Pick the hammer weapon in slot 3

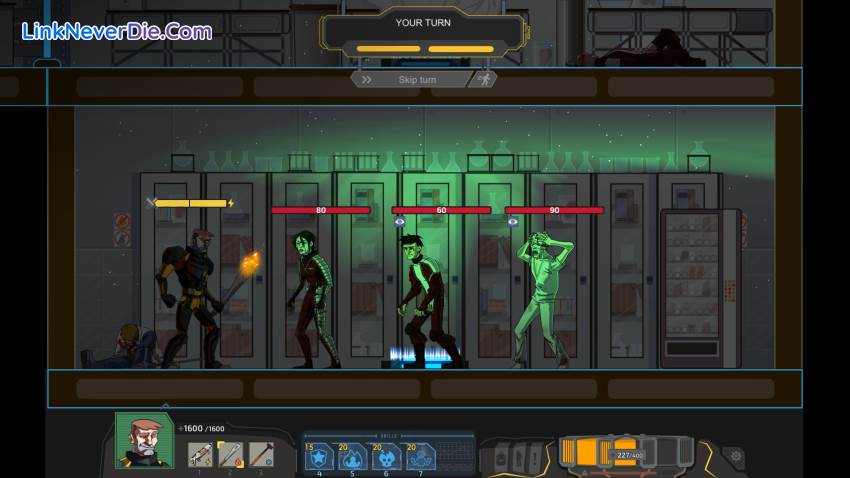(x=261, y=454)
